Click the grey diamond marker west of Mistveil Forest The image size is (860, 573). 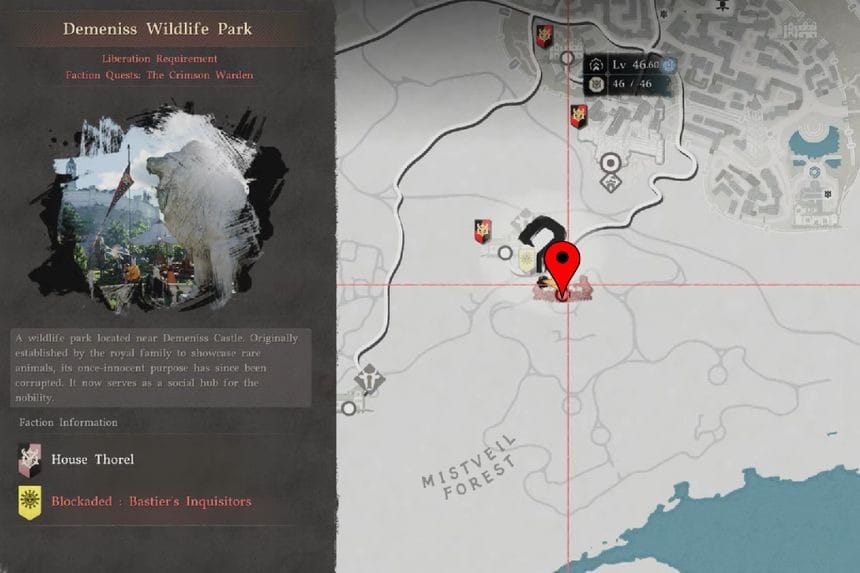click(x=366, y=380)
